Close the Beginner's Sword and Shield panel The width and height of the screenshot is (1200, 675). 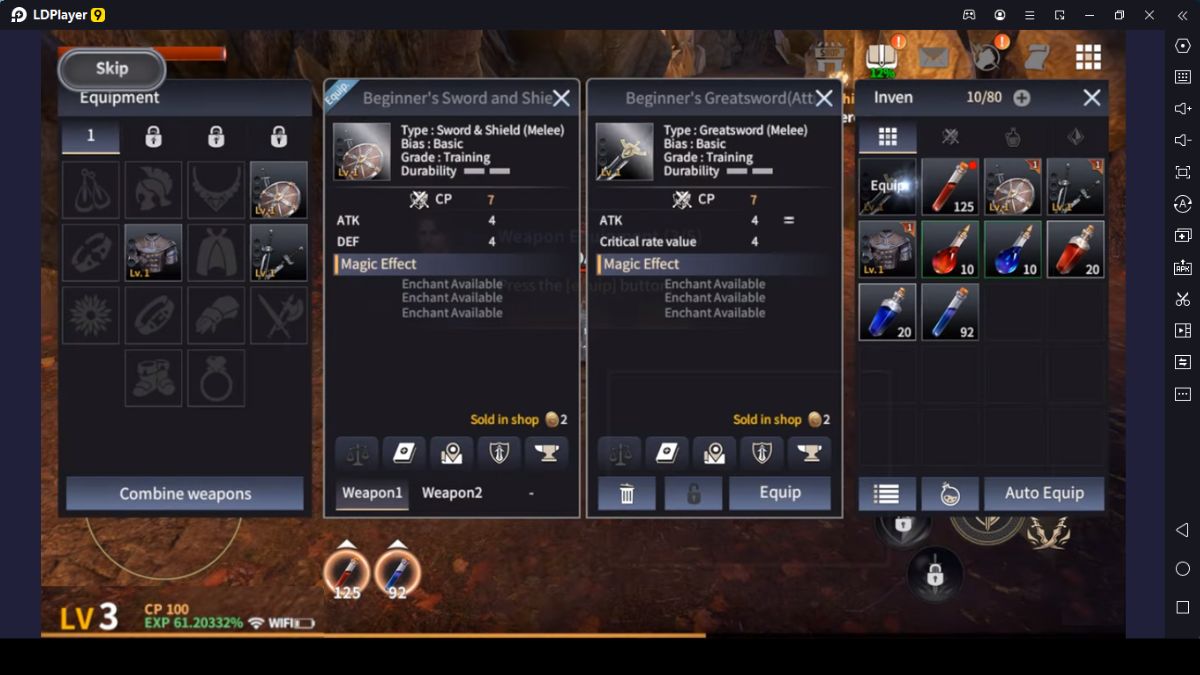tap(562, 98)
